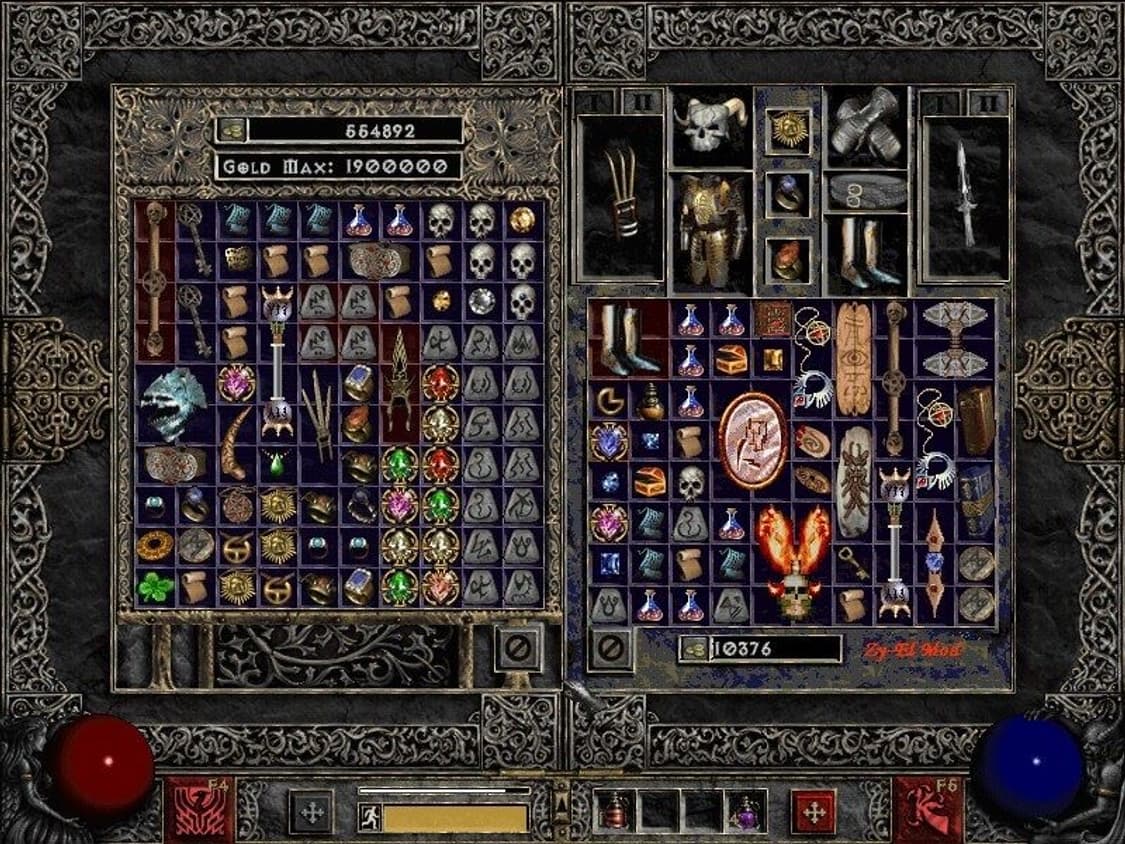Viewport: 1125px width, 844px height.
Task: Close the inventory panel
Action: pyautogui.click(x=610, y=649)
